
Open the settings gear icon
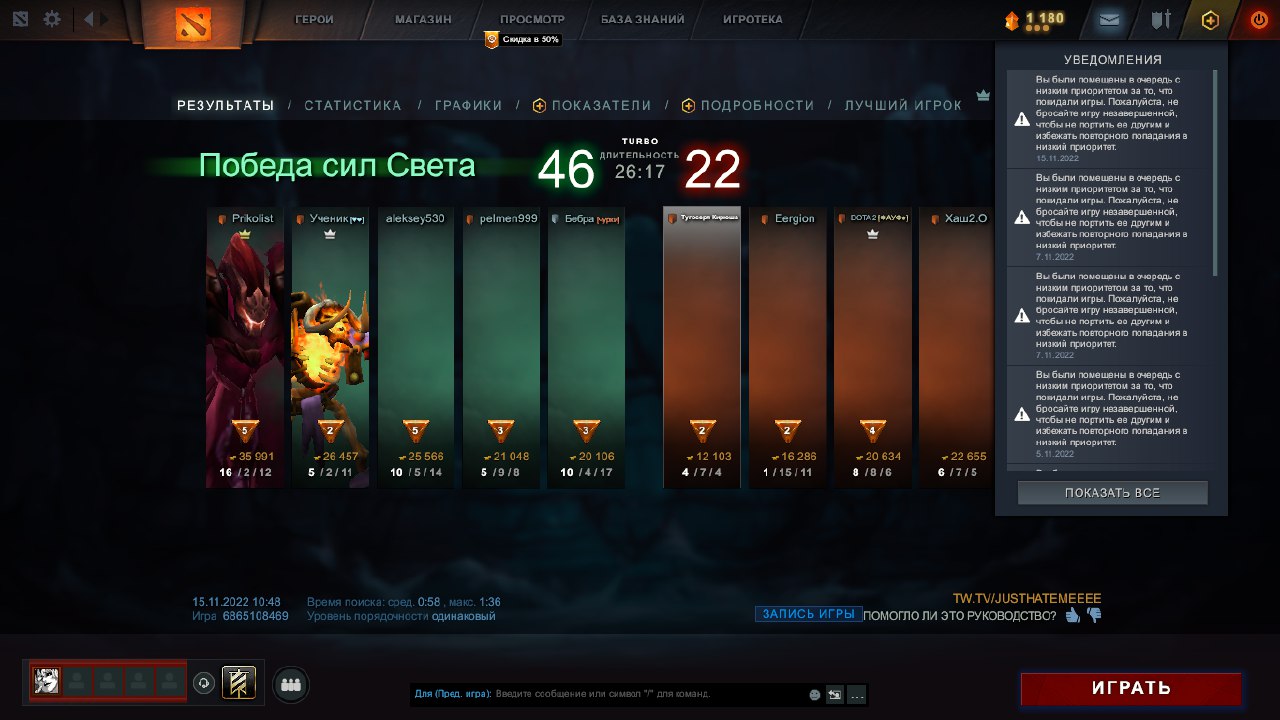51,19
